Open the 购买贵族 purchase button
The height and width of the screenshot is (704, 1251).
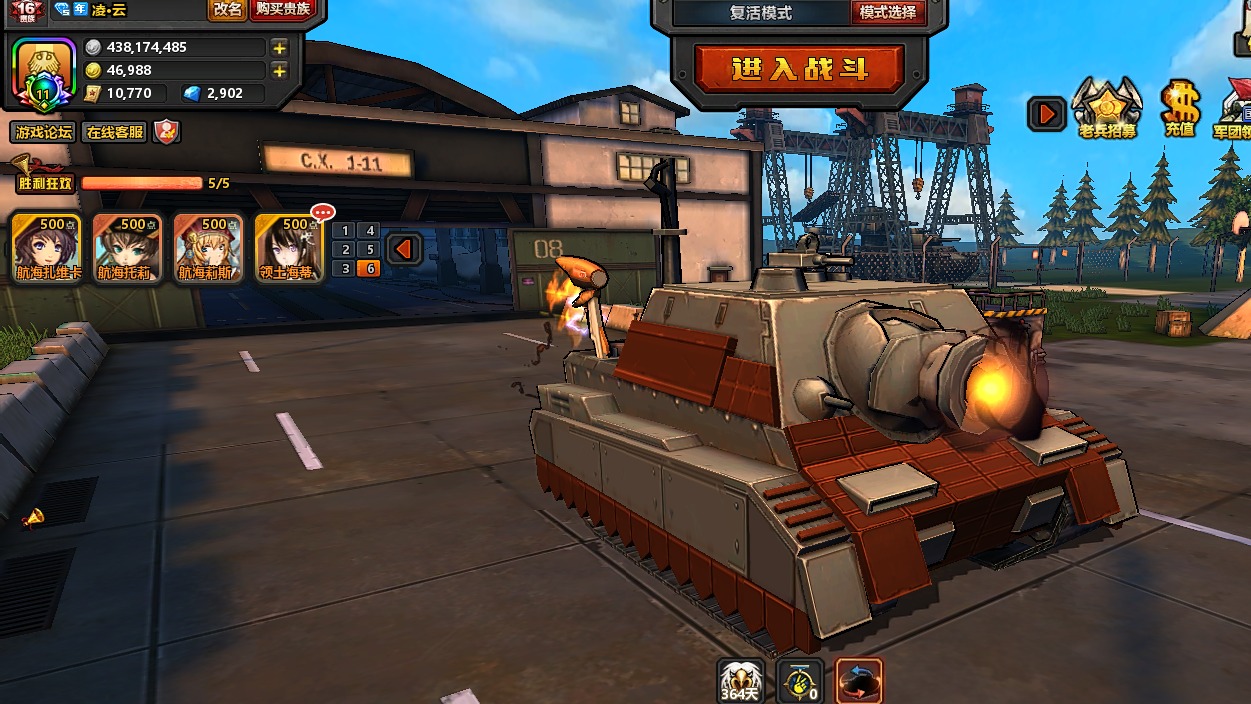283,10
